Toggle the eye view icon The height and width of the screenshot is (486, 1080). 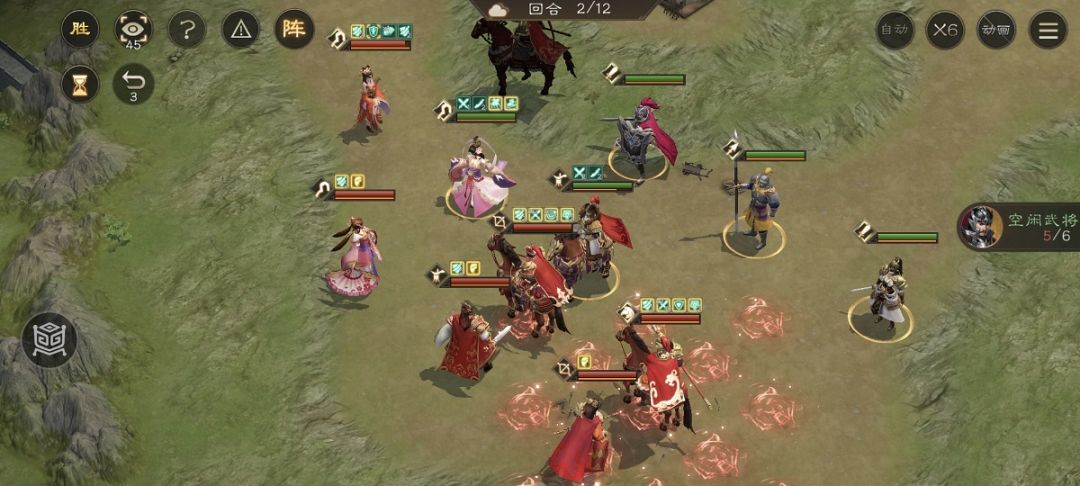pyautogui.click(x=133, y=29)
